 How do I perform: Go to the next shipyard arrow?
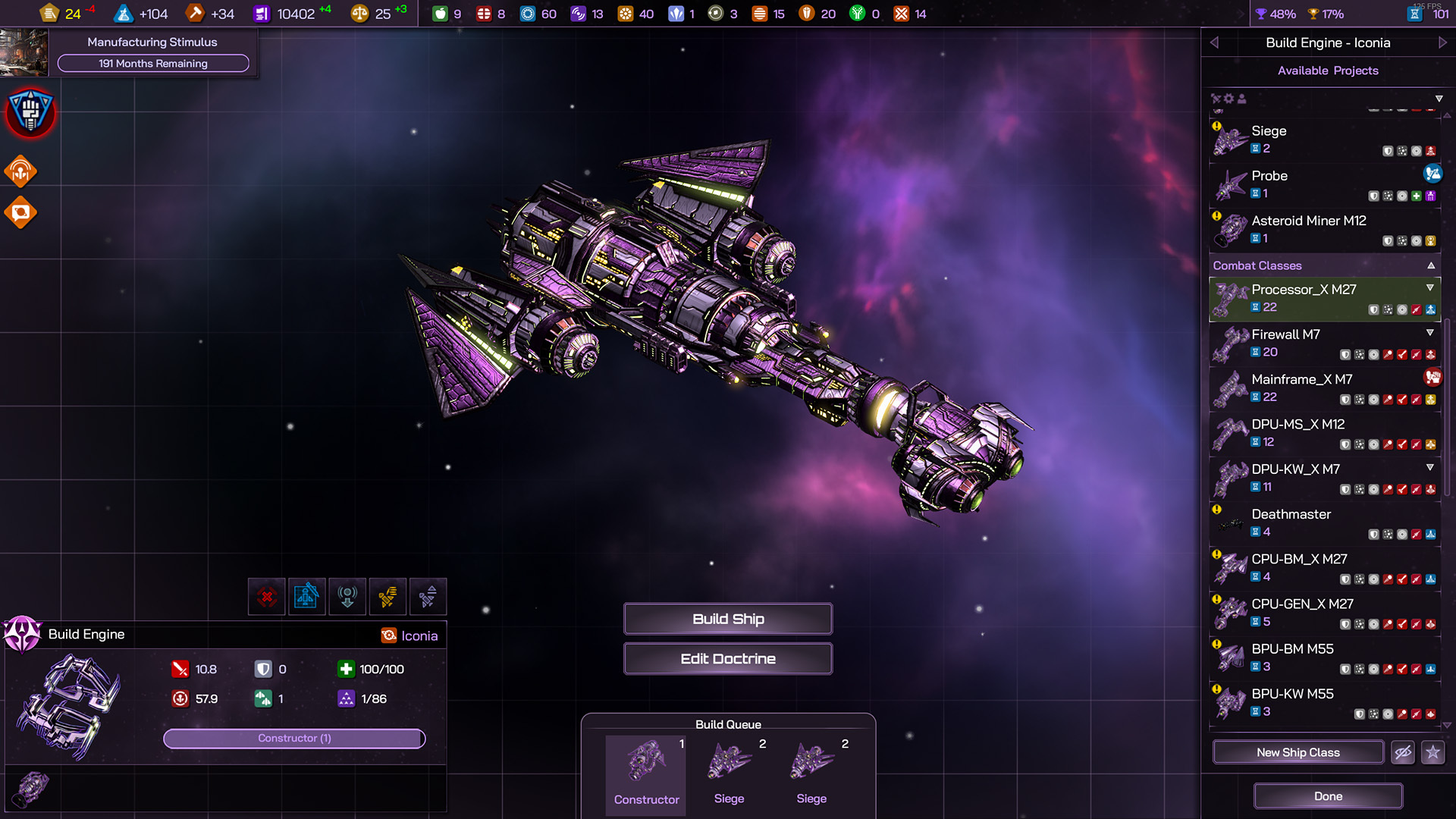1442,42
